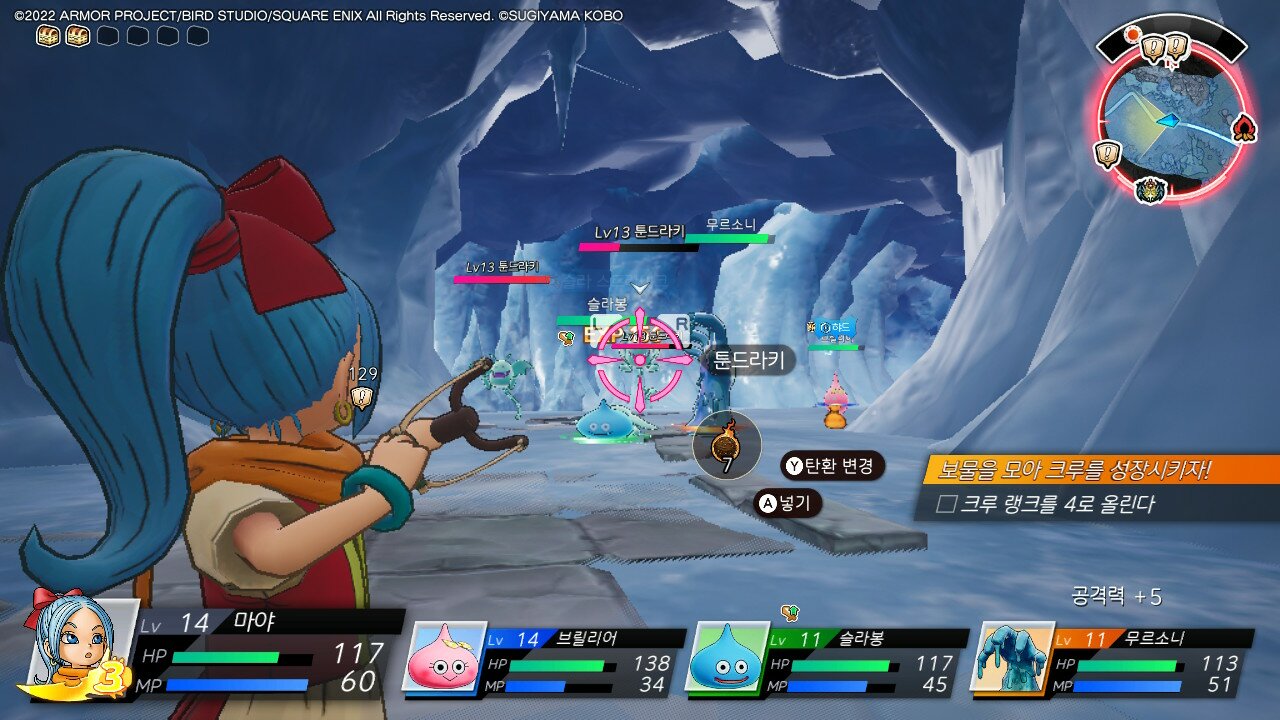Click the first collected treasure chest icon

48,36
